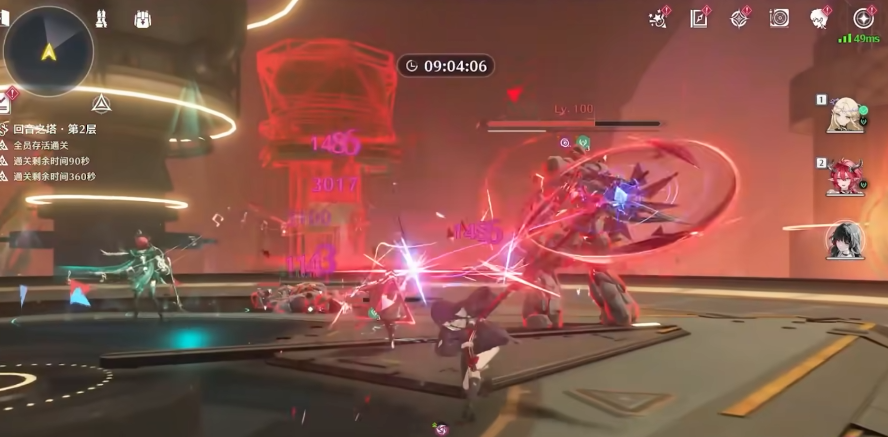Open the disc record icon
Image resolution: width=888 pixels, height=437 pixels.
(779, 18)
